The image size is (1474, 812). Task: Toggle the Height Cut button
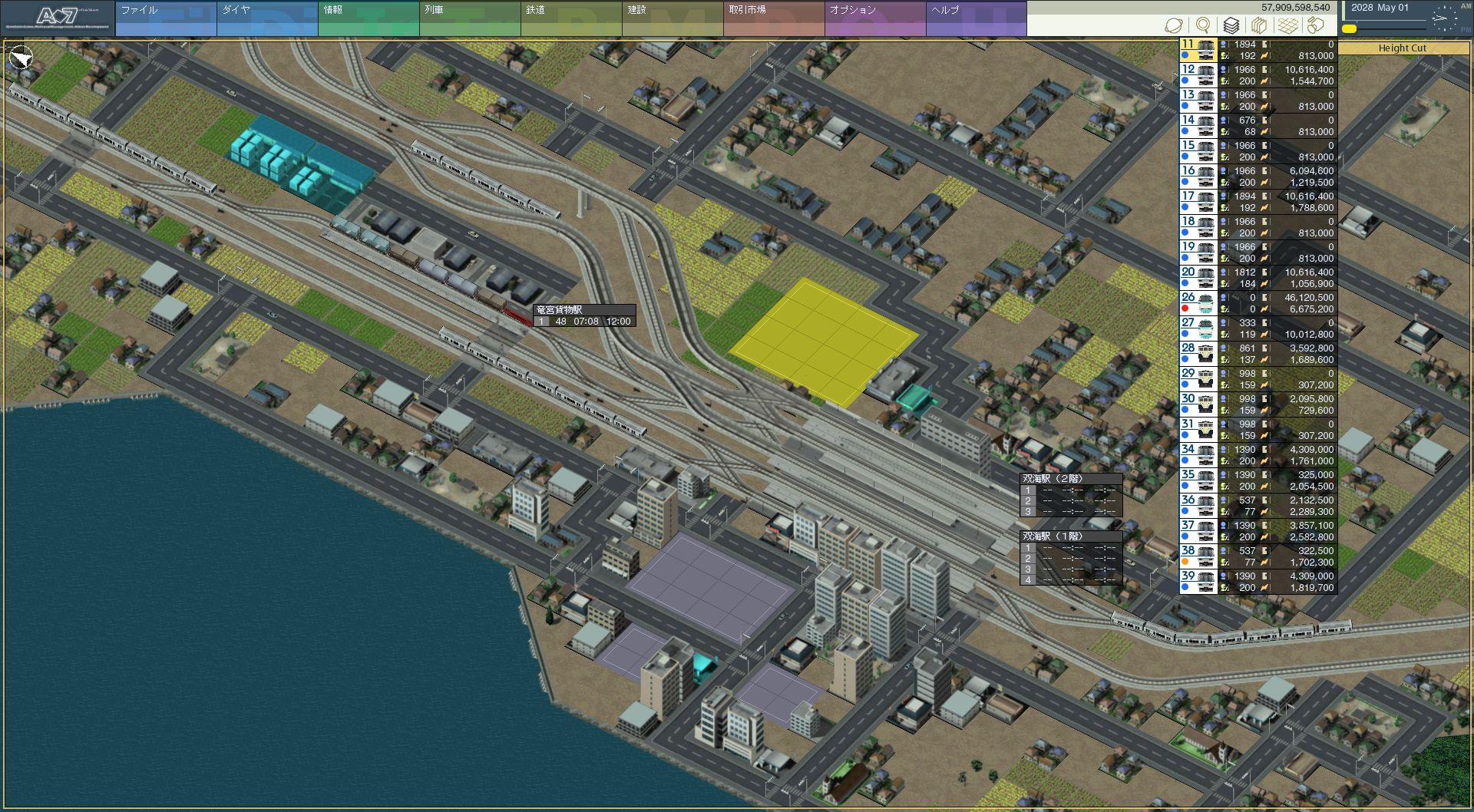coord(1402,48)
